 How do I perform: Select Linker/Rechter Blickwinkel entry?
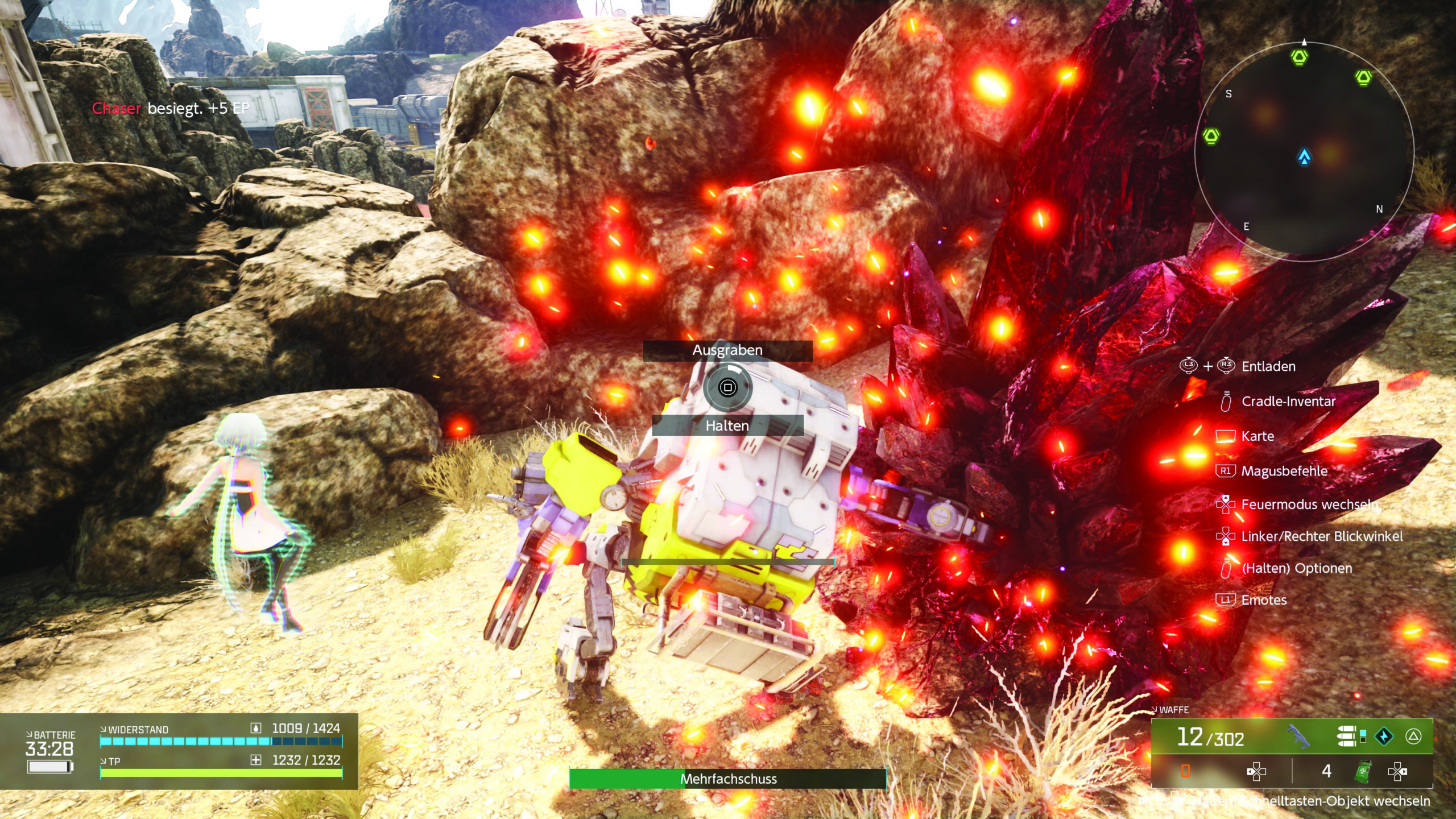[1321, 536]
